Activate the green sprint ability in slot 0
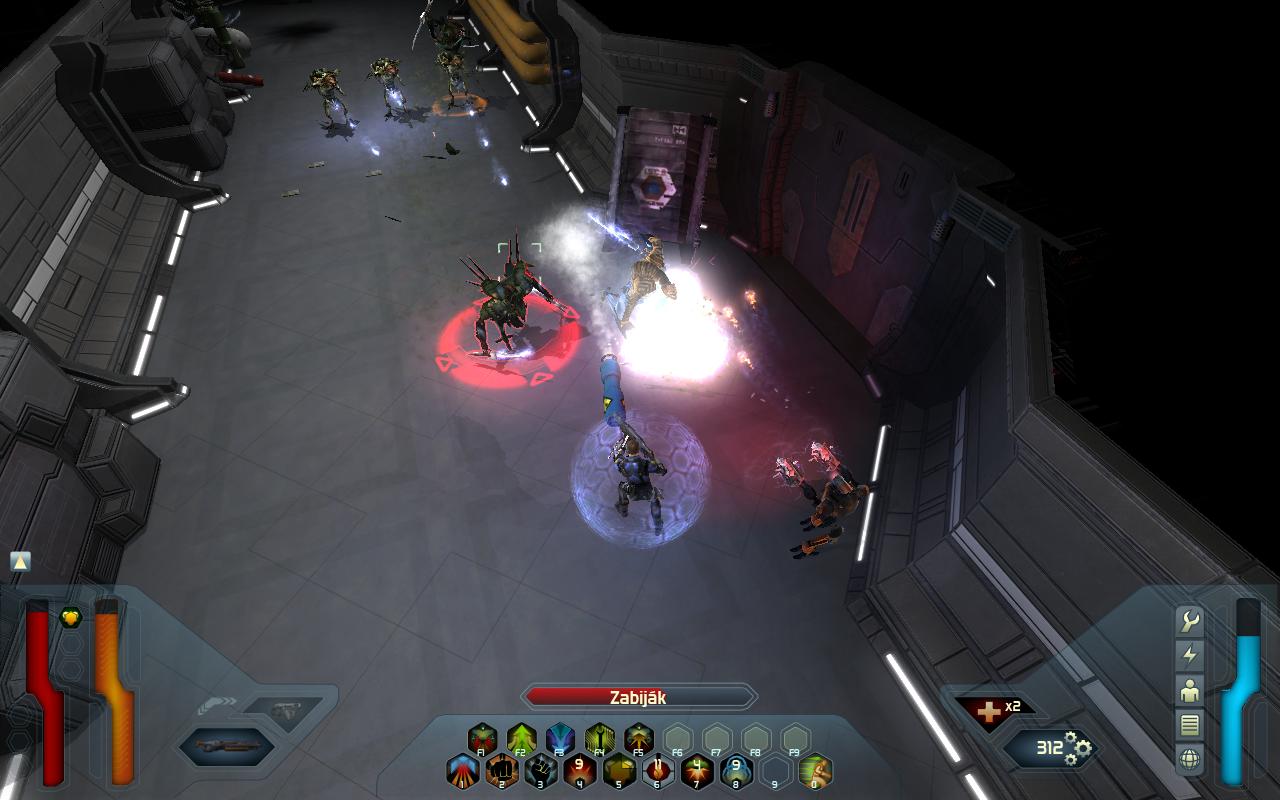1280x800 pixels. coord(815,771)
